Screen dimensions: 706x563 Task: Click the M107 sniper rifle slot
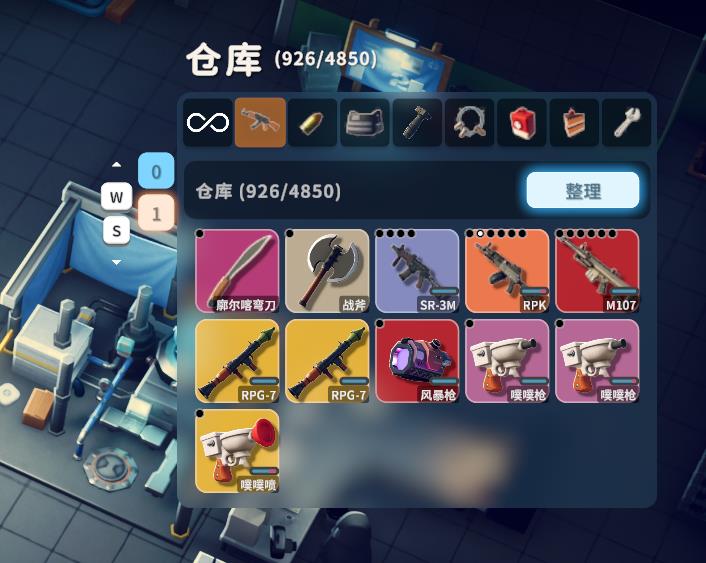597,270
